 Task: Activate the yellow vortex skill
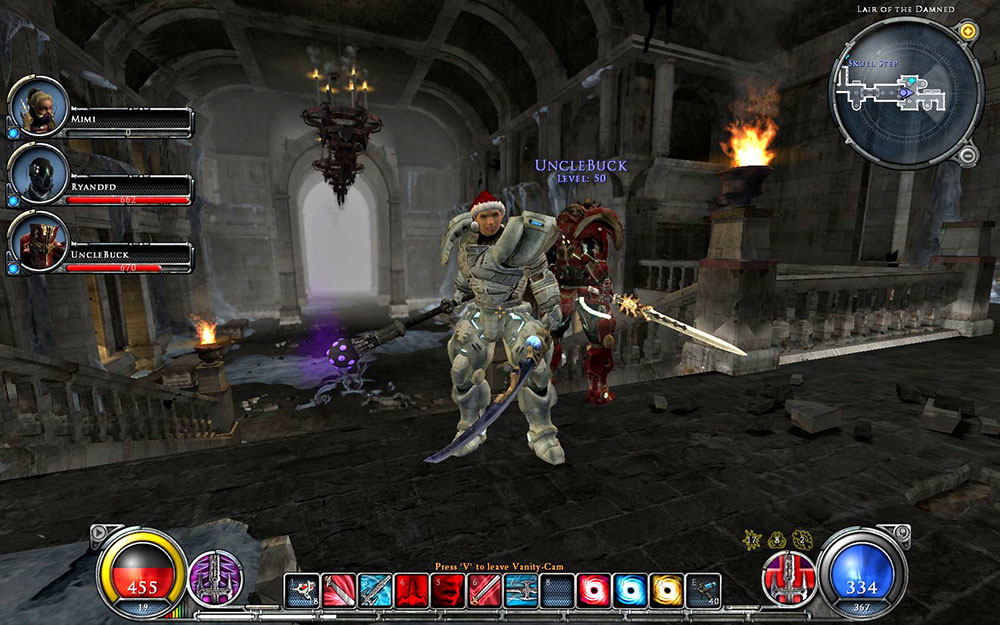pyautogui.click(x=666, y=590)
